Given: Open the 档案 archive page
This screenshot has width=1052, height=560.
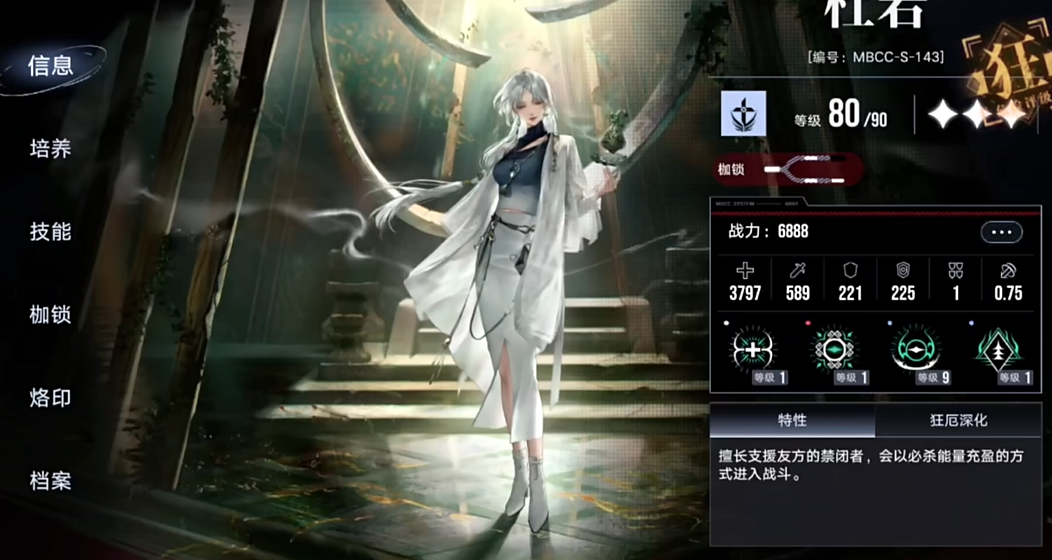Looking at the screenshot, I should click(x=51, y=481).
